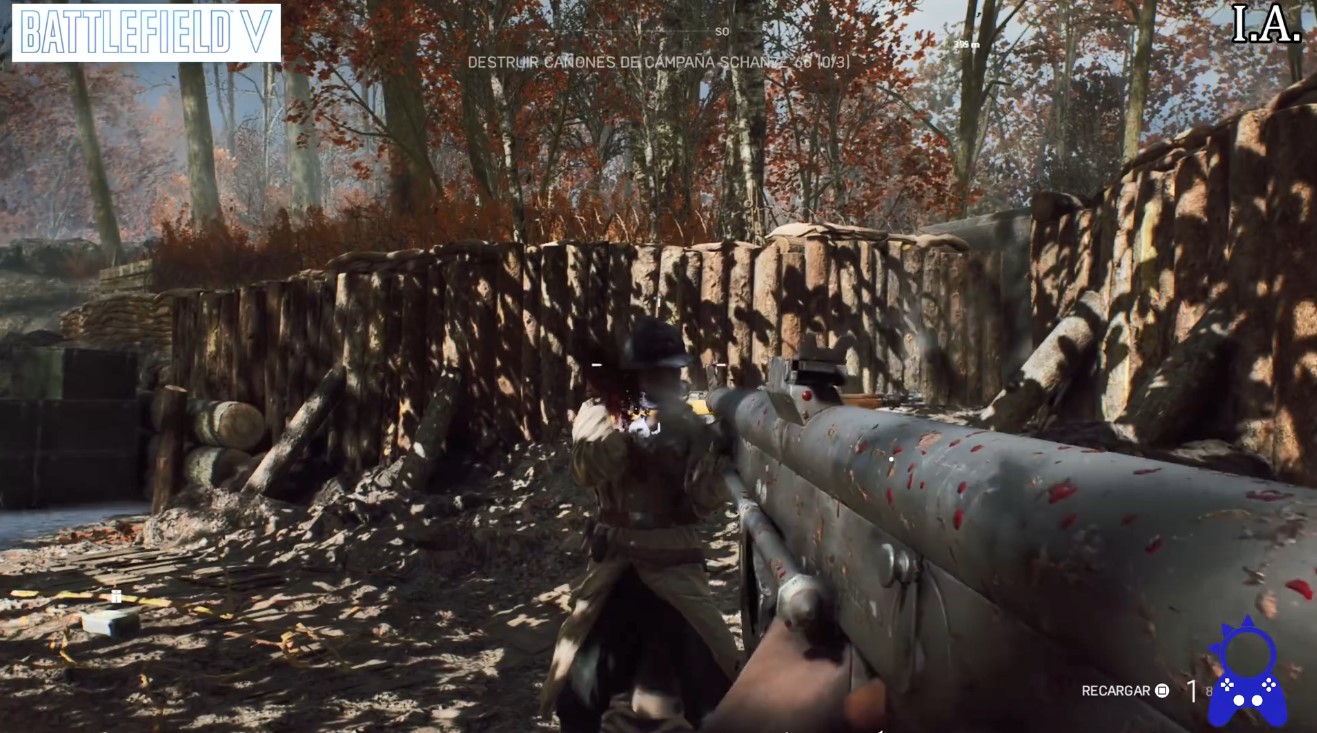Screen dimensions: 1317x733
Task: Click the Battlefield V logo overlay
Action: click(x=146, y=33)
